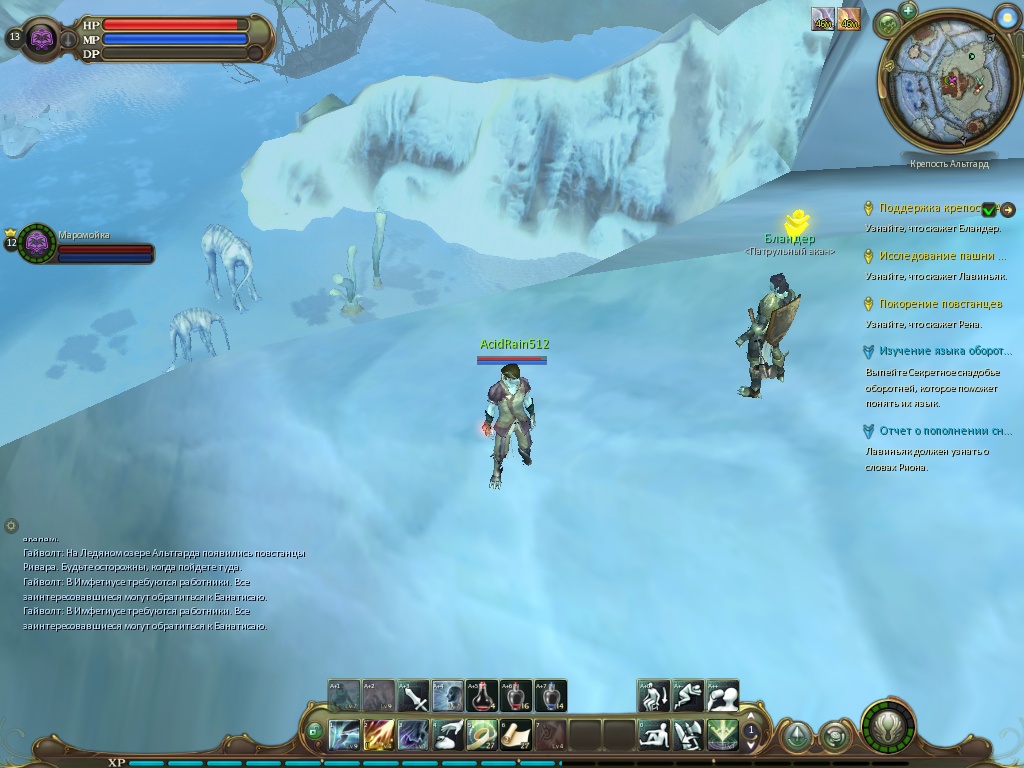This screenshot has width=1024, height=768.
Task: Select party member Маромойка's portrait
Action: tap(38, 242)
